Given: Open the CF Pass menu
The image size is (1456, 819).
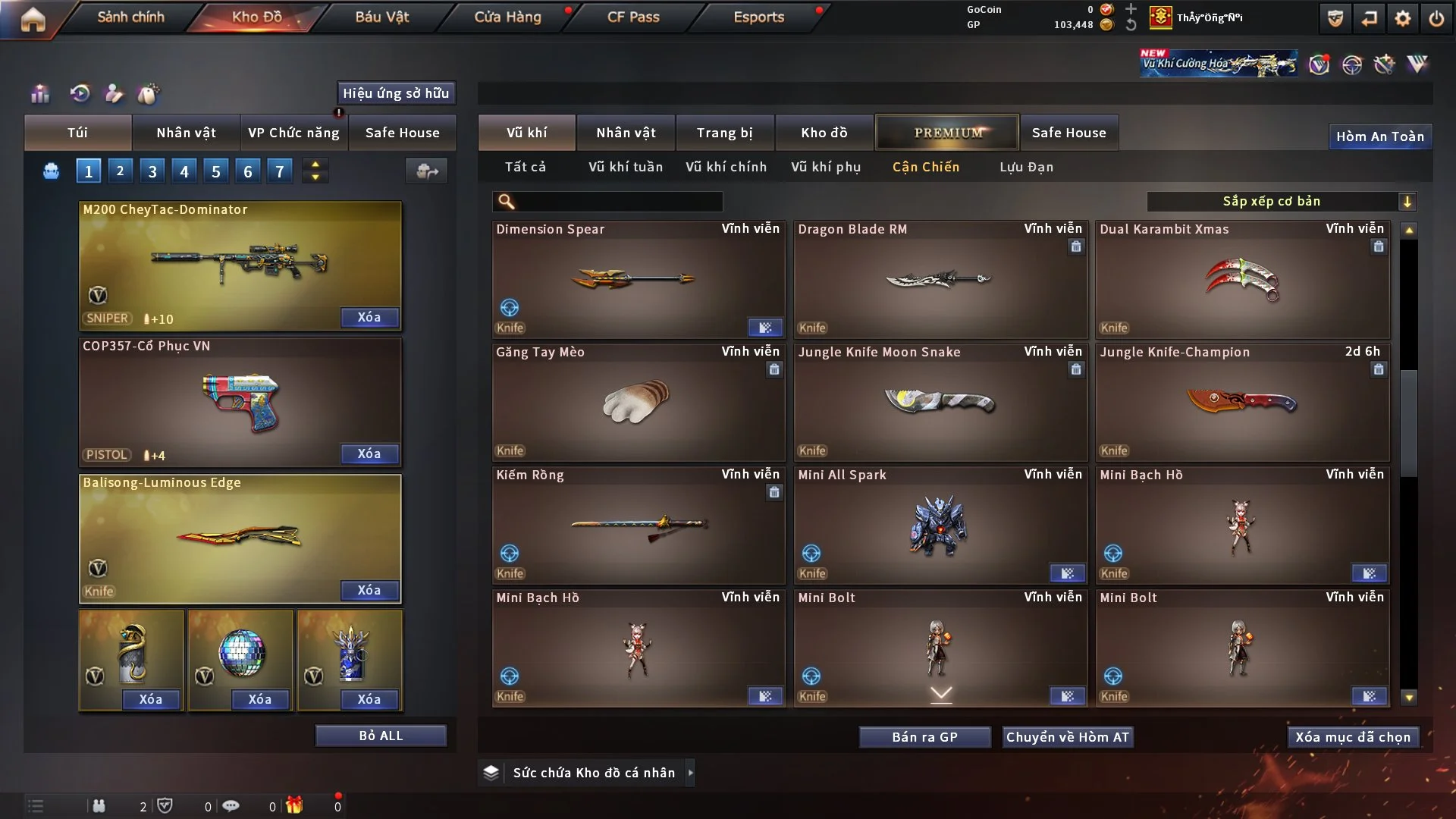Looking at the screenshot, I should [633, 17].
